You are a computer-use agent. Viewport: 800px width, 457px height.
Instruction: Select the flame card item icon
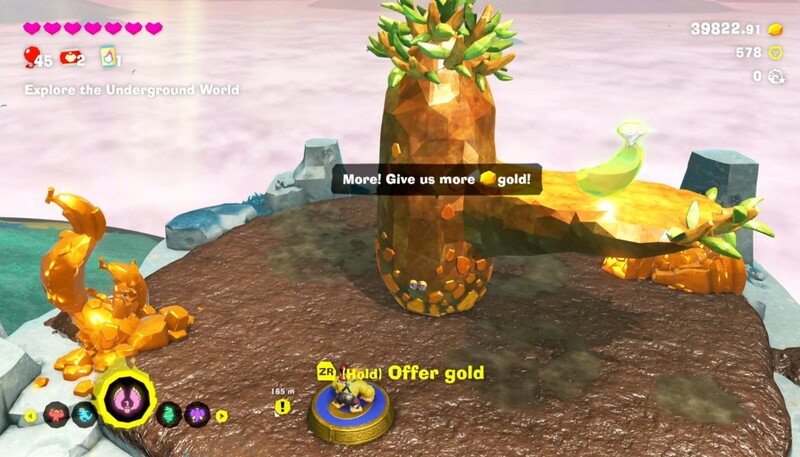(108, 57)
